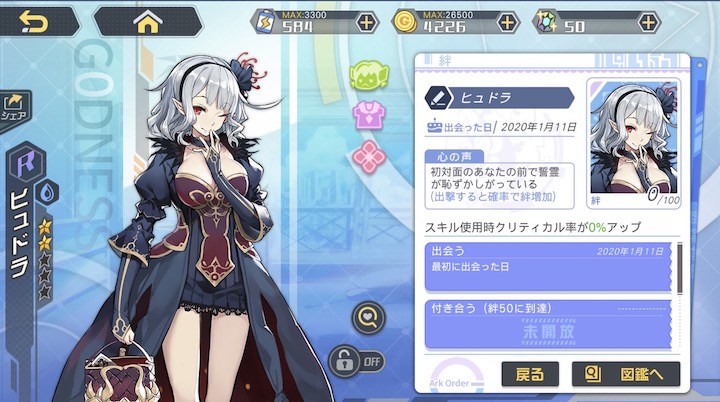Open the magnifier heart view button

coord(367,318)
